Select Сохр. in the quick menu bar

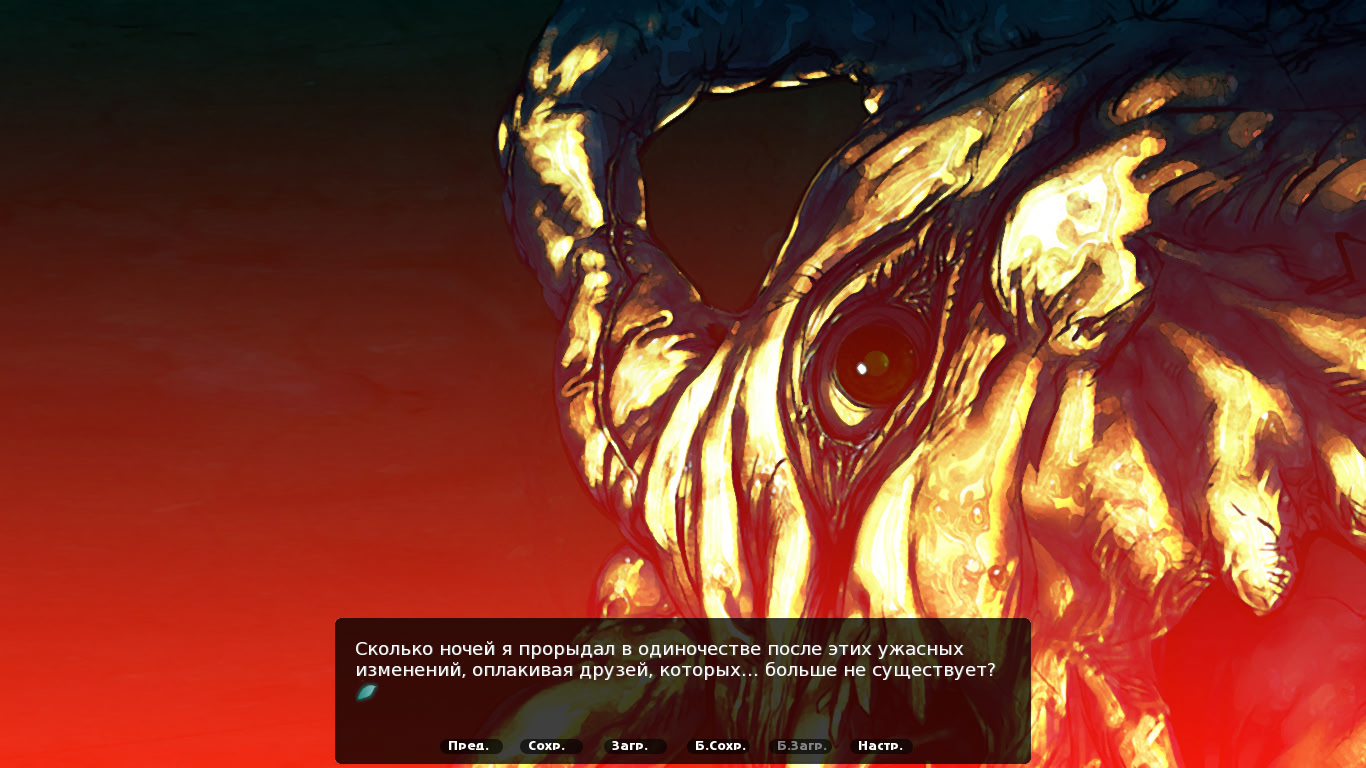click(x=550, y=745)
